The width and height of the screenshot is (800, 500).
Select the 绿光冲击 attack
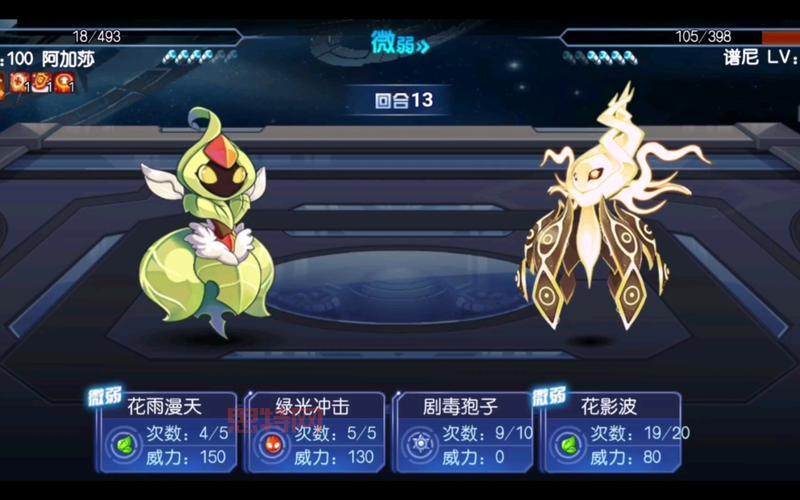pyautogui.click(x=315, y=432)
